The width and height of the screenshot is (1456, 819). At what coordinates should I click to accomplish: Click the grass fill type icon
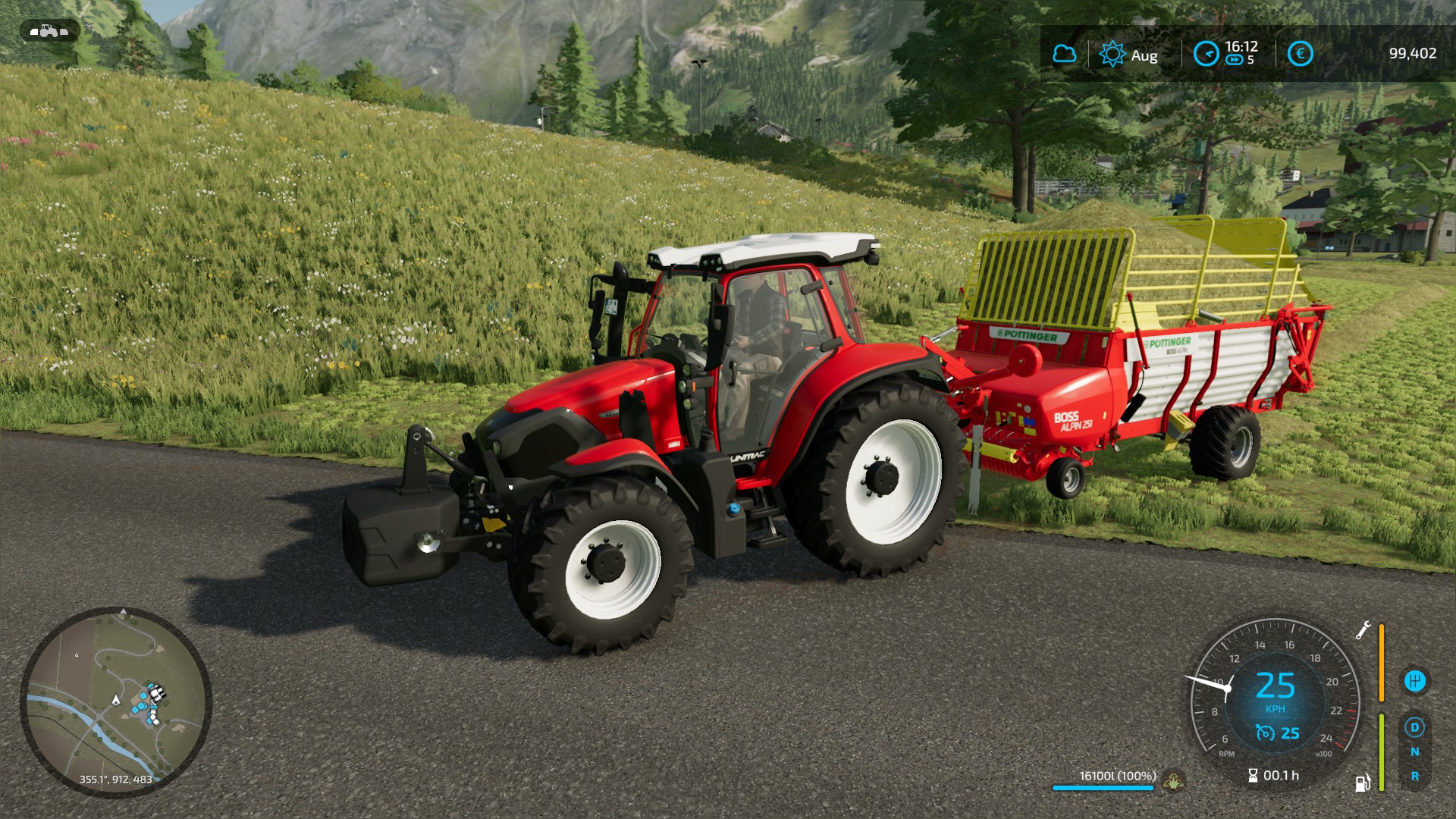1174,779
